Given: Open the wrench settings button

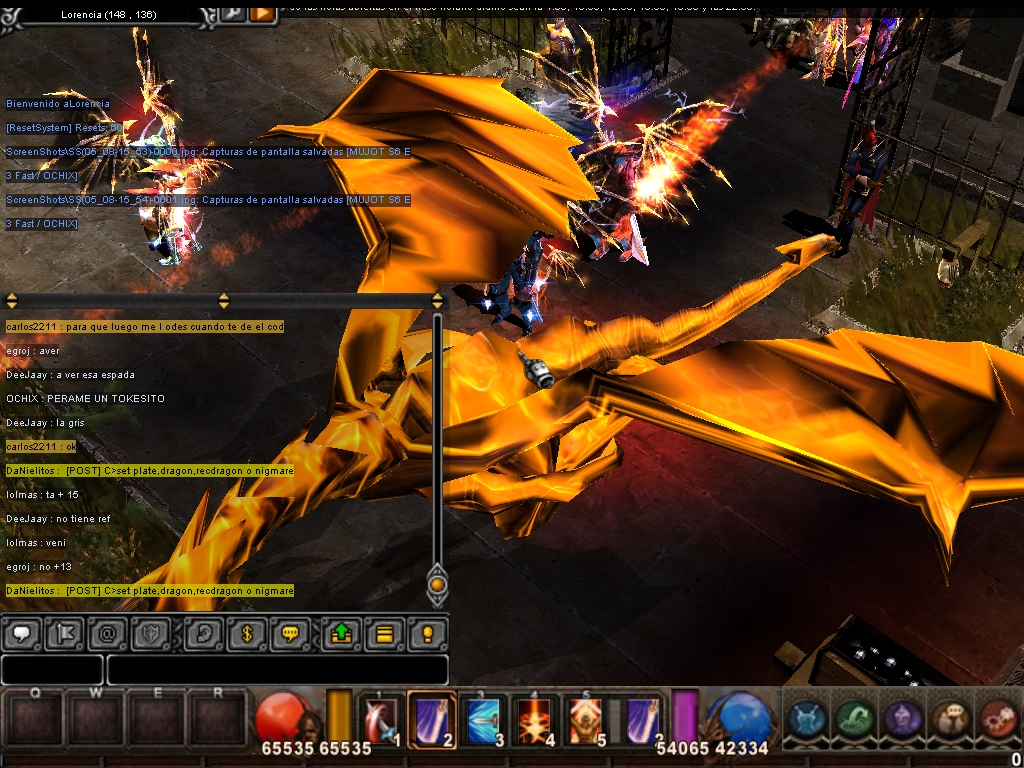Looking at the screenshot, I should point(232,13).
